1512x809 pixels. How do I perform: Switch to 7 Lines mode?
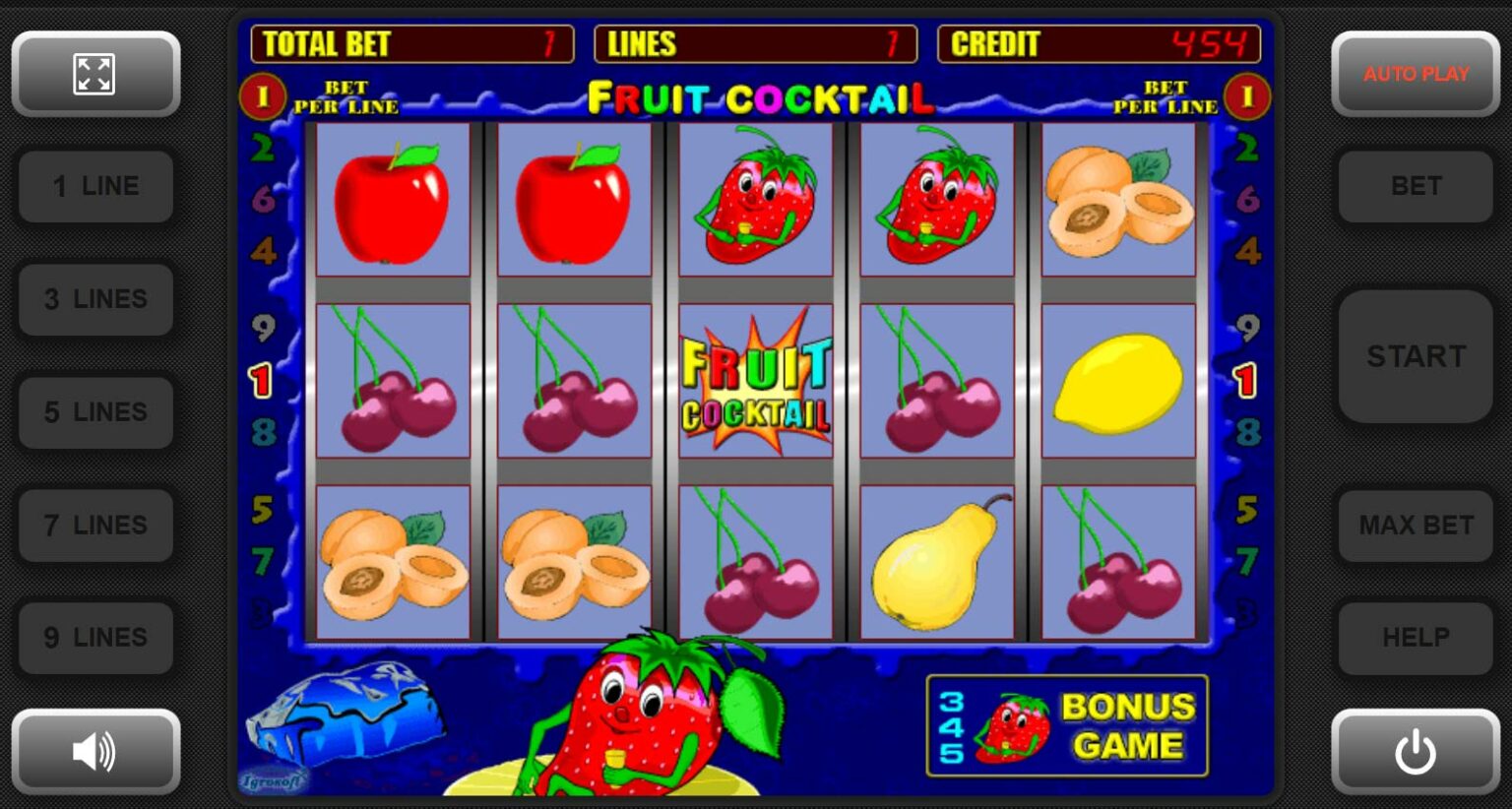94,526
